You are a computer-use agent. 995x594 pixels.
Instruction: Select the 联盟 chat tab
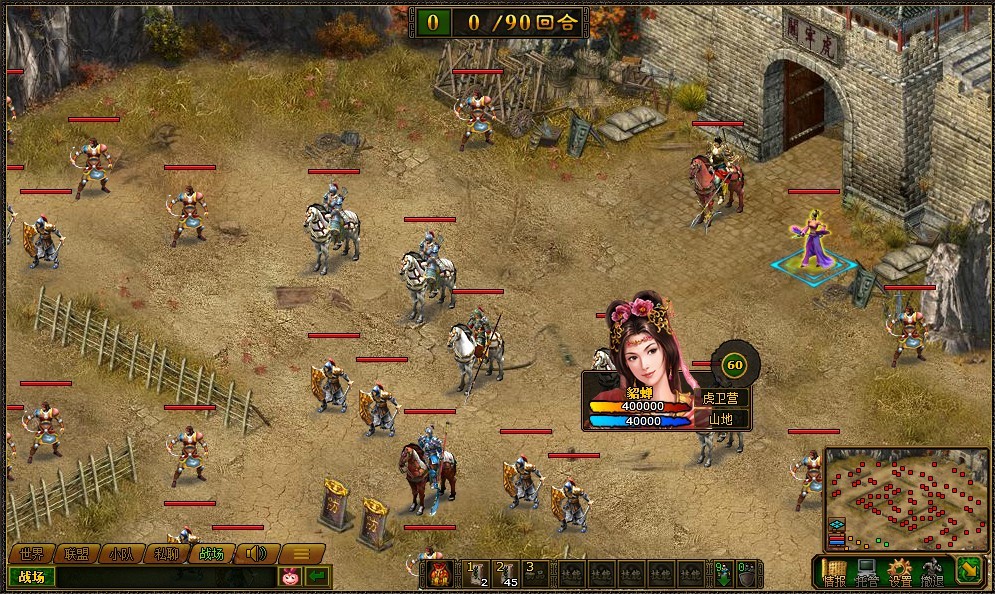pyautogui.click(x=76, y=553)
